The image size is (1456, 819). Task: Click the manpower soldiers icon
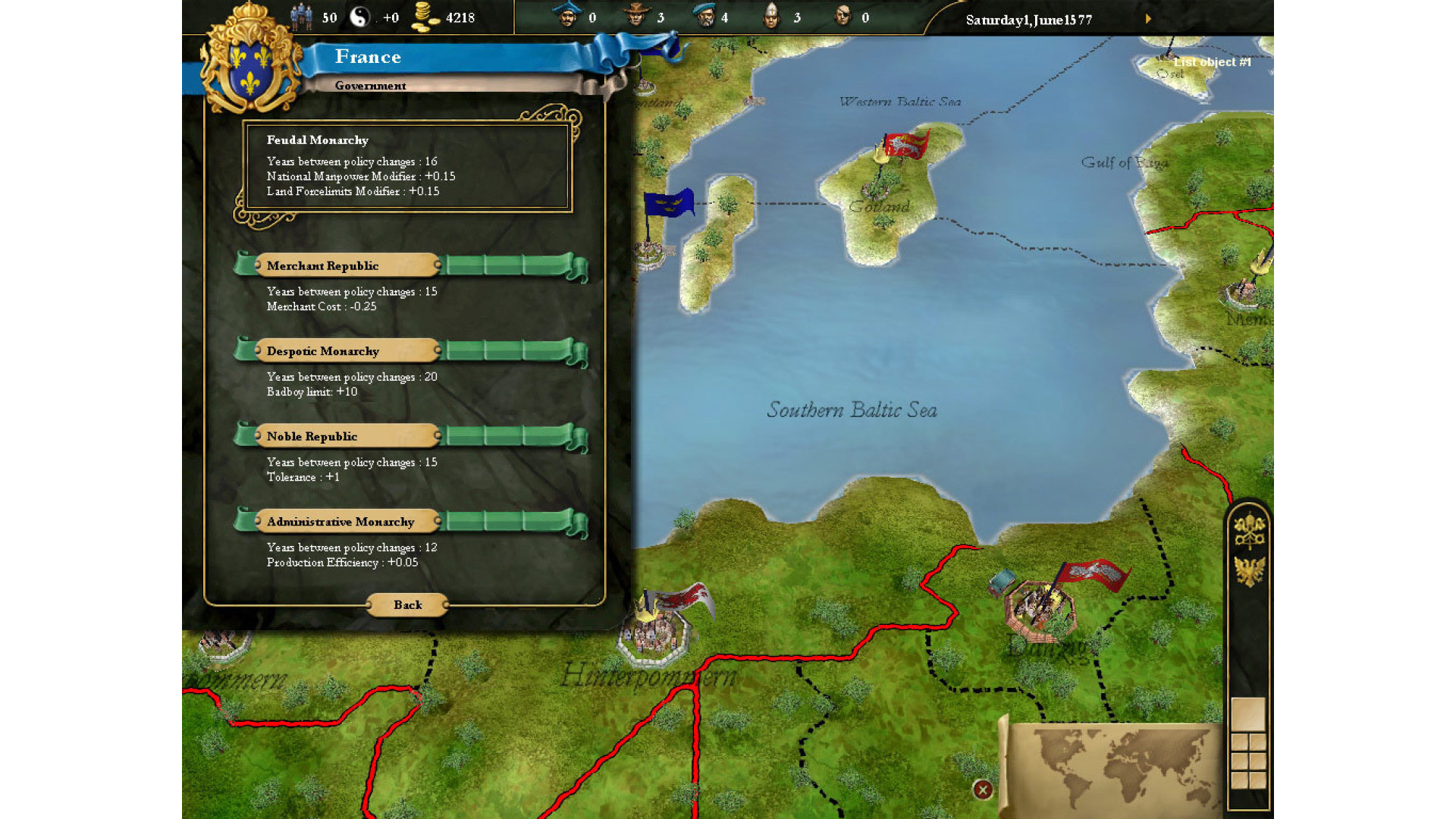[302, 17]
